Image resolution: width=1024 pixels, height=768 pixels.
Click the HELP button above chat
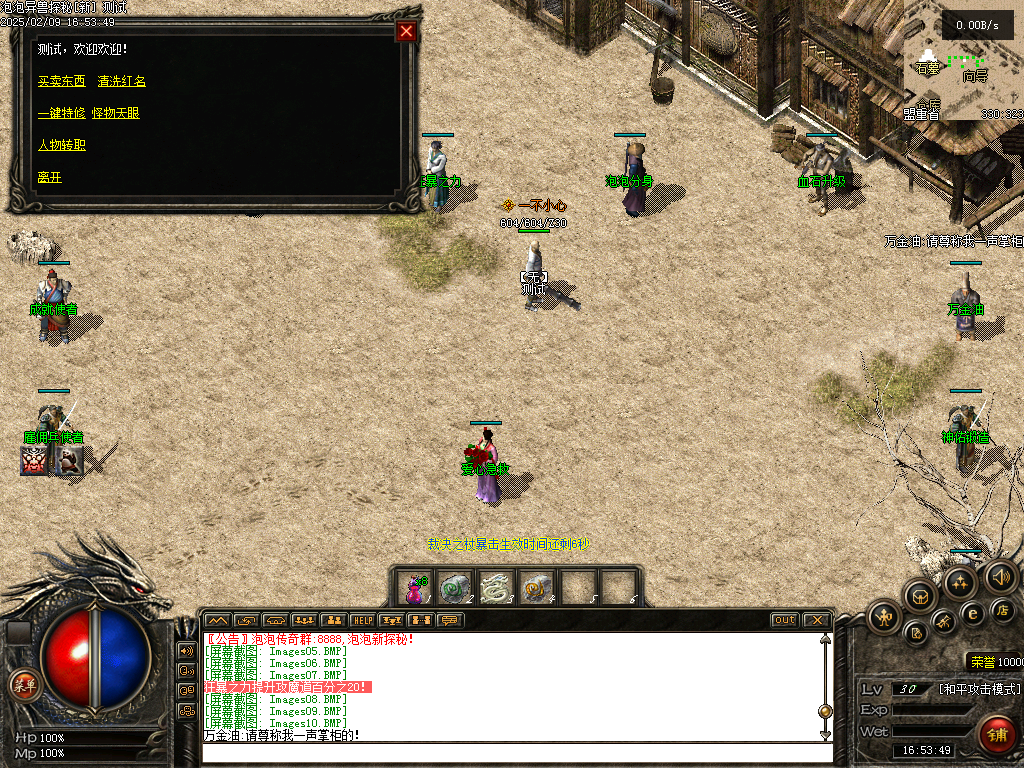pos(362,620)
